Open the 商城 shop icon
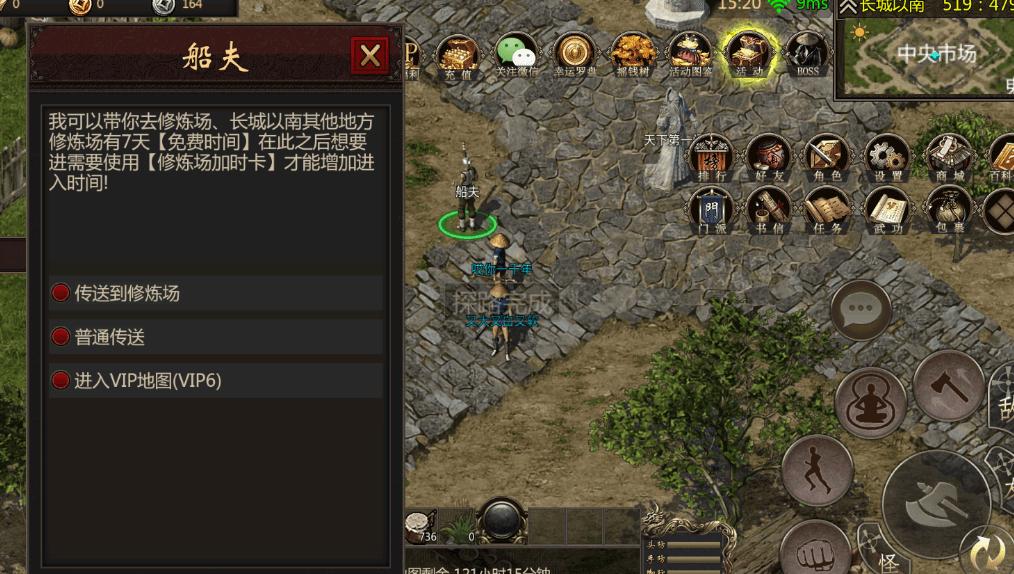 coord(947,158)
